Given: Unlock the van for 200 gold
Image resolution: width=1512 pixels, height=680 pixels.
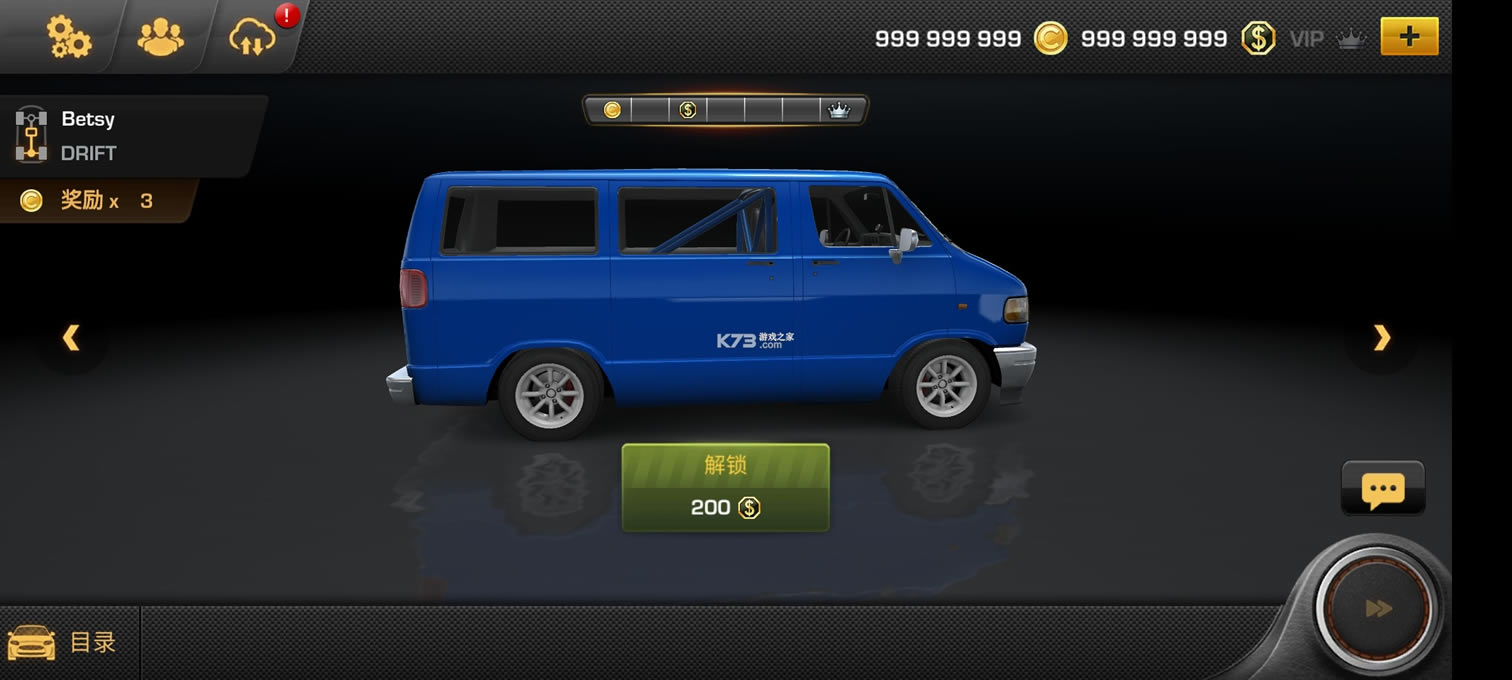Looking at the screenshot, I should (x=725, y=488).
